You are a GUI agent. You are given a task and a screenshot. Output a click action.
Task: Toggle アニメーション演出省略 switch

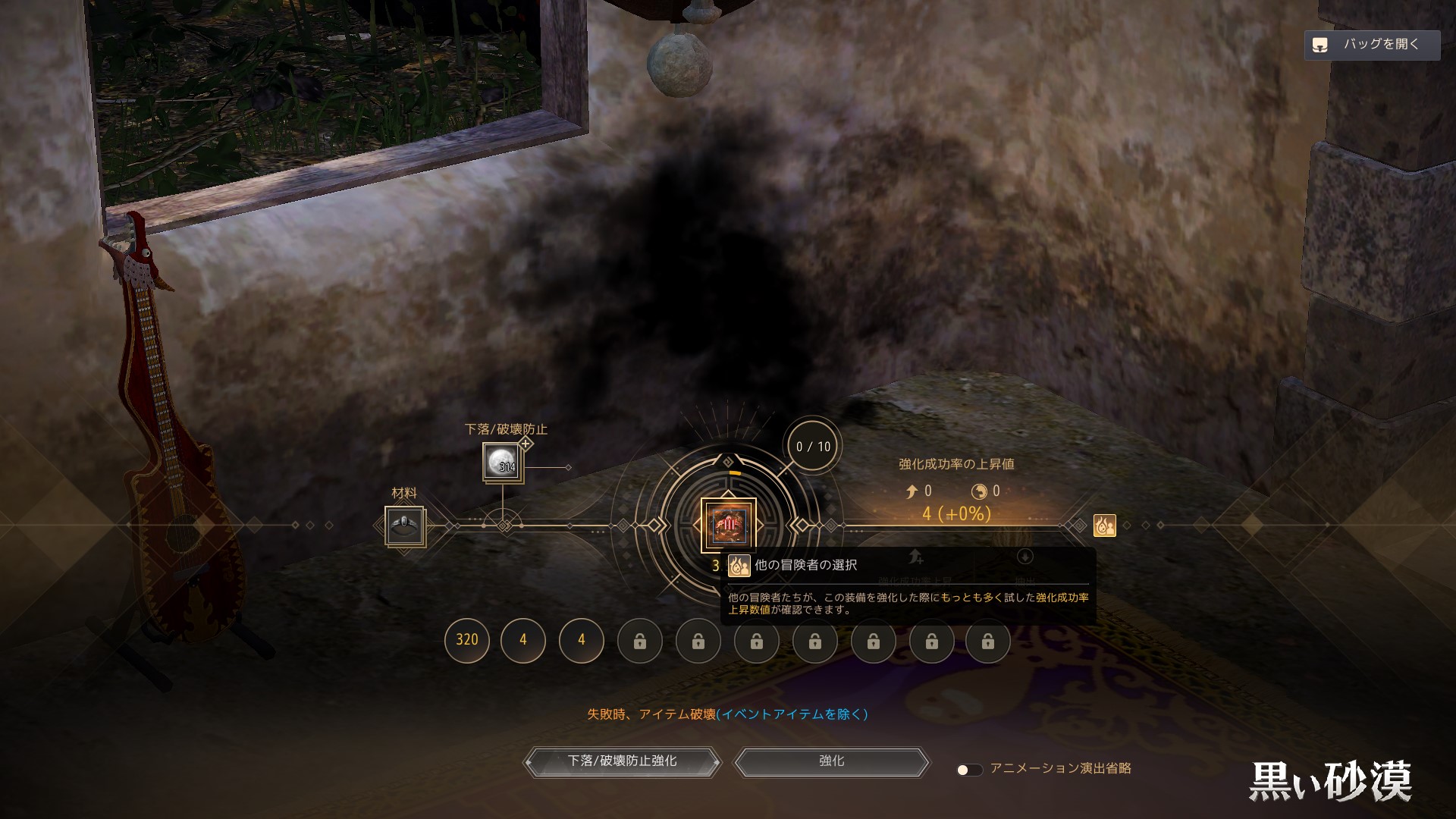[x=968, y=770]
